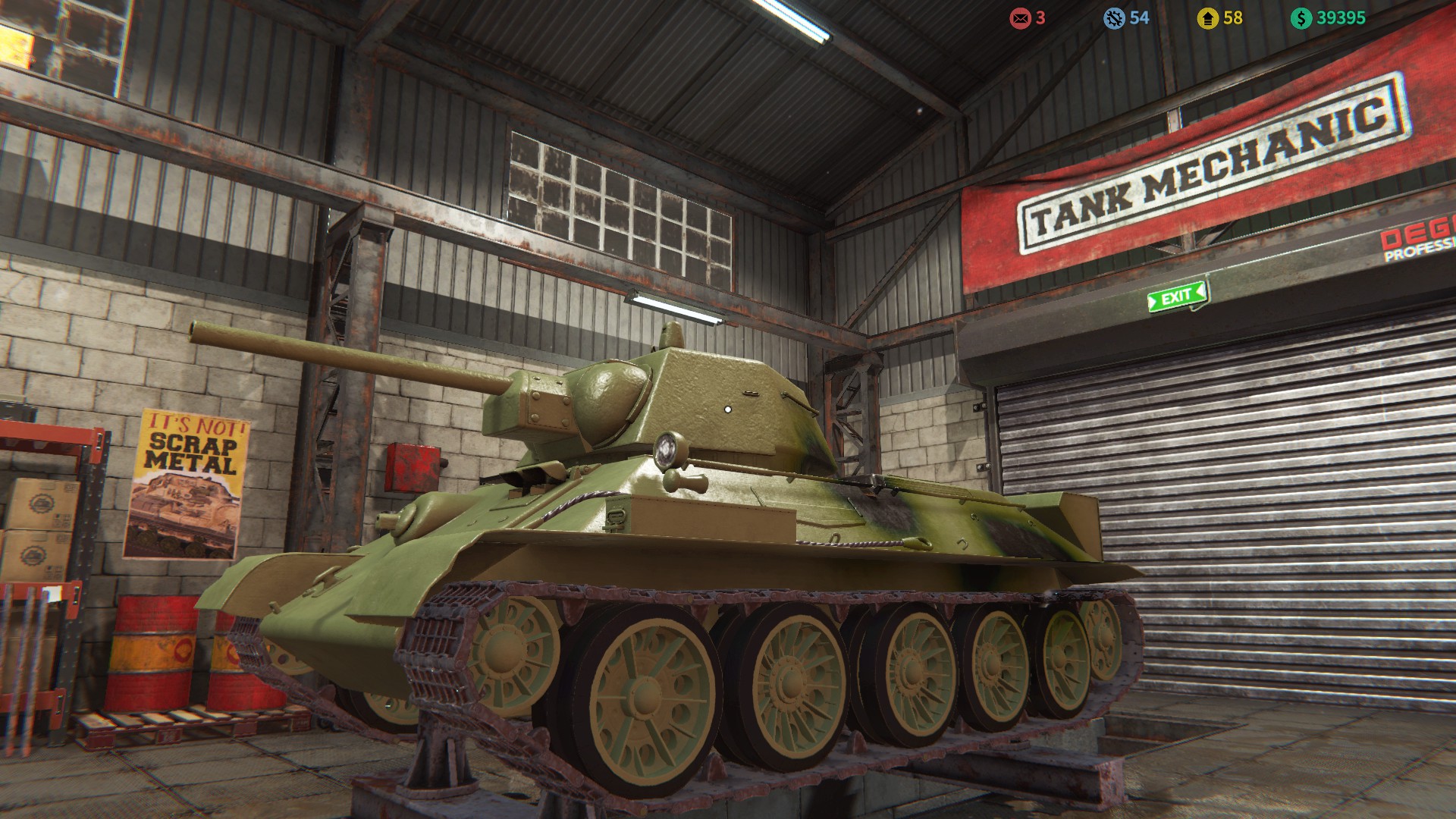
Task: Click the green dollar money icon
Action: click(1301, 18)
